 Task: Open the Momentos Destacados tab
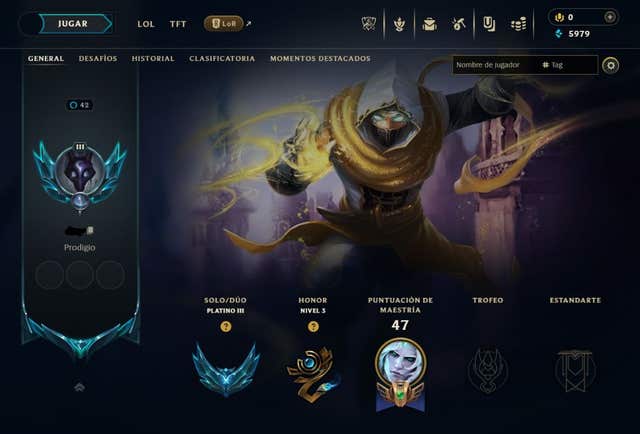click(x=320, y=59)
